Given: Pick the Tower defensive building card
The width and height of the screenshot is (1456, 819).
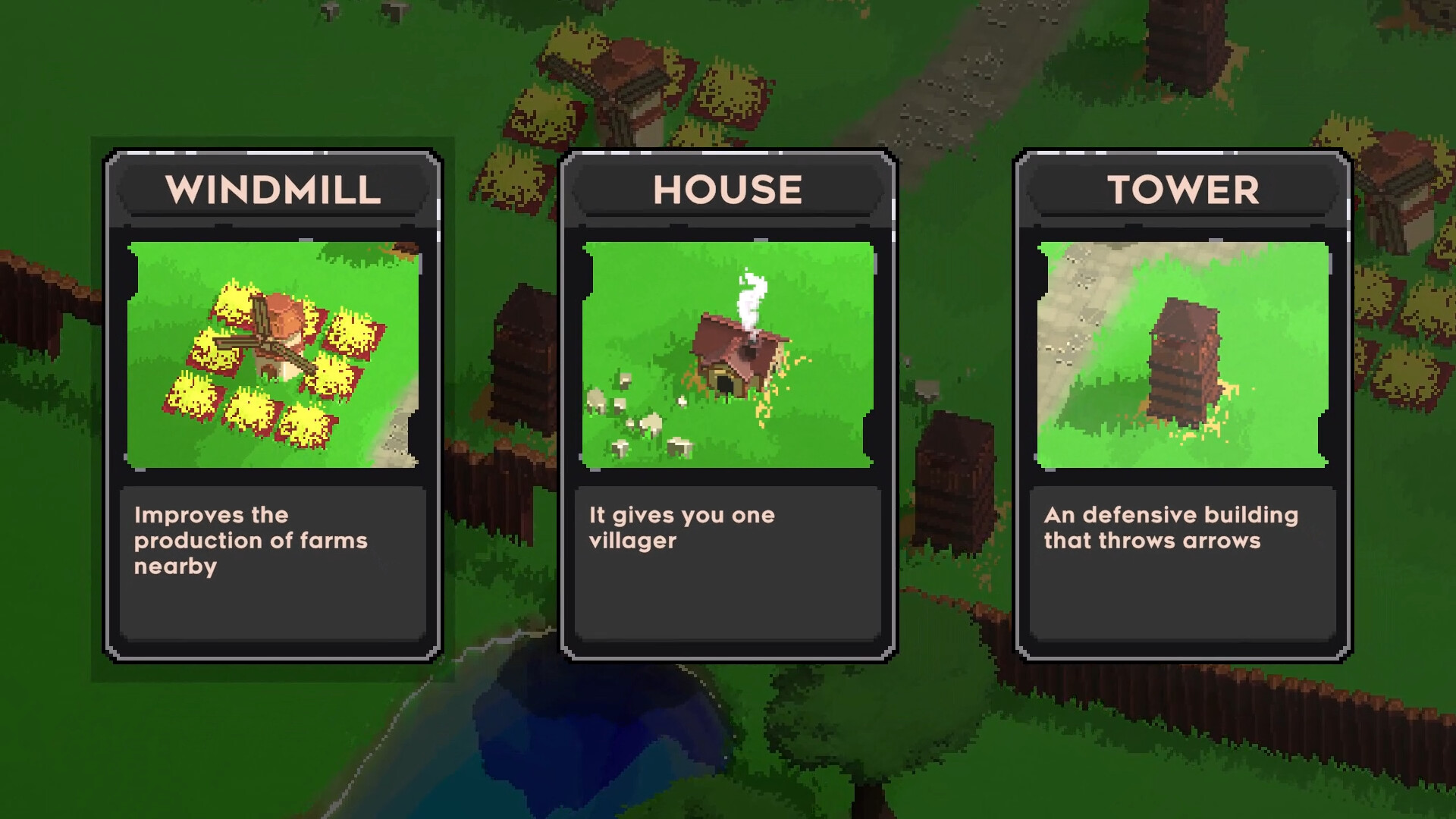Looking at the screenshot, I should point(1183,406).
